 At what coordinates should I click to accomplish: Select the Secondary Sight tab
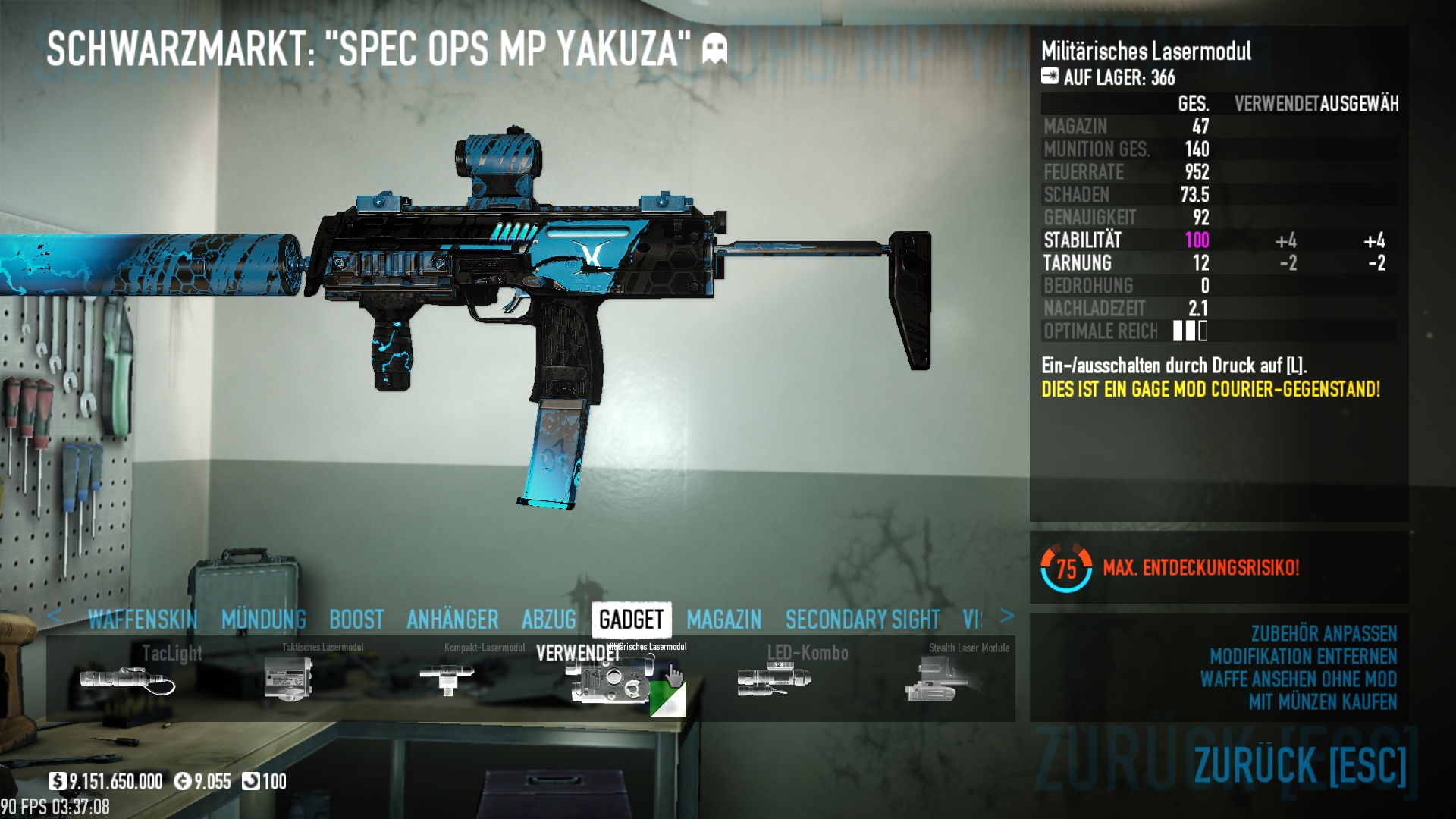862,620
